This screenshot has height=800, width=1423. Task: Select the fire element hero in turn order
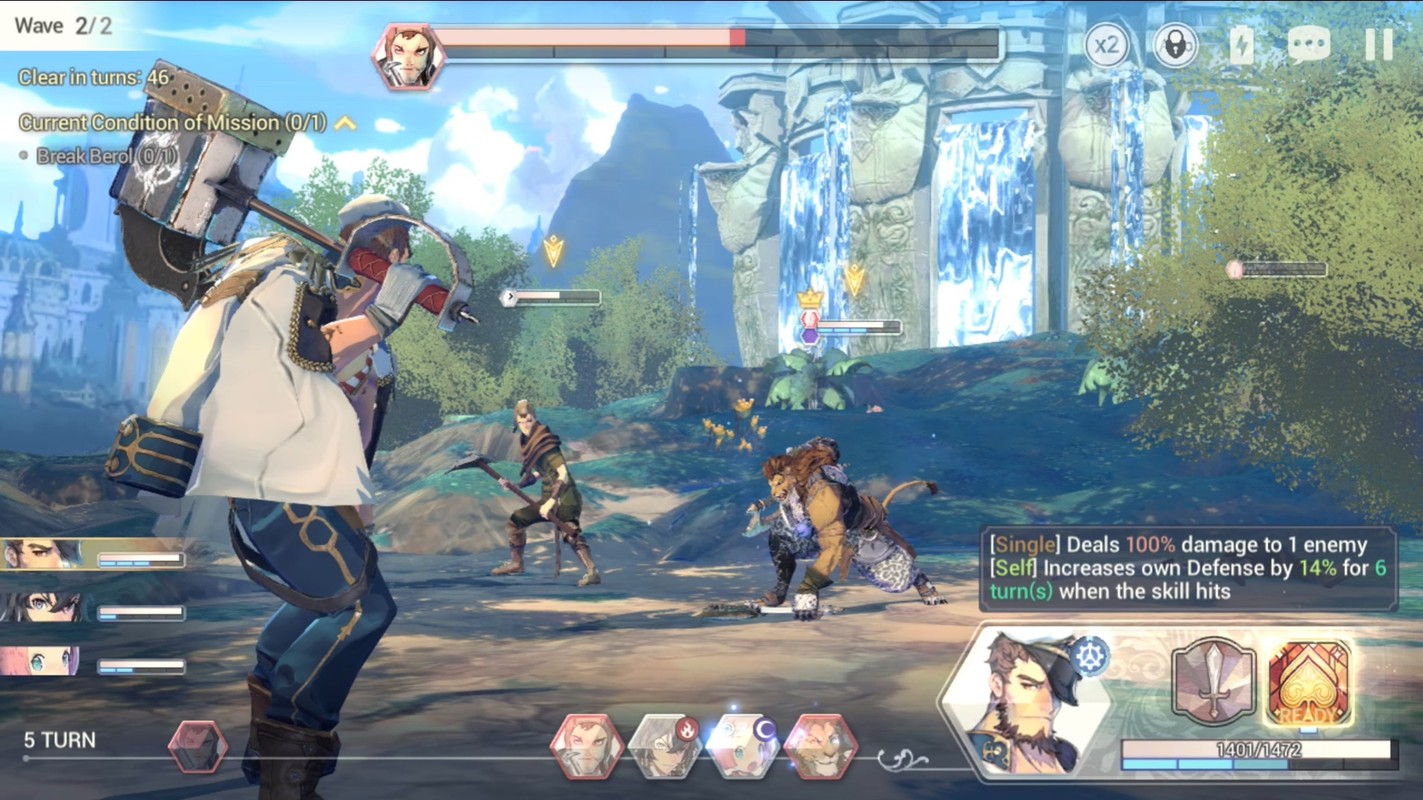666,746
